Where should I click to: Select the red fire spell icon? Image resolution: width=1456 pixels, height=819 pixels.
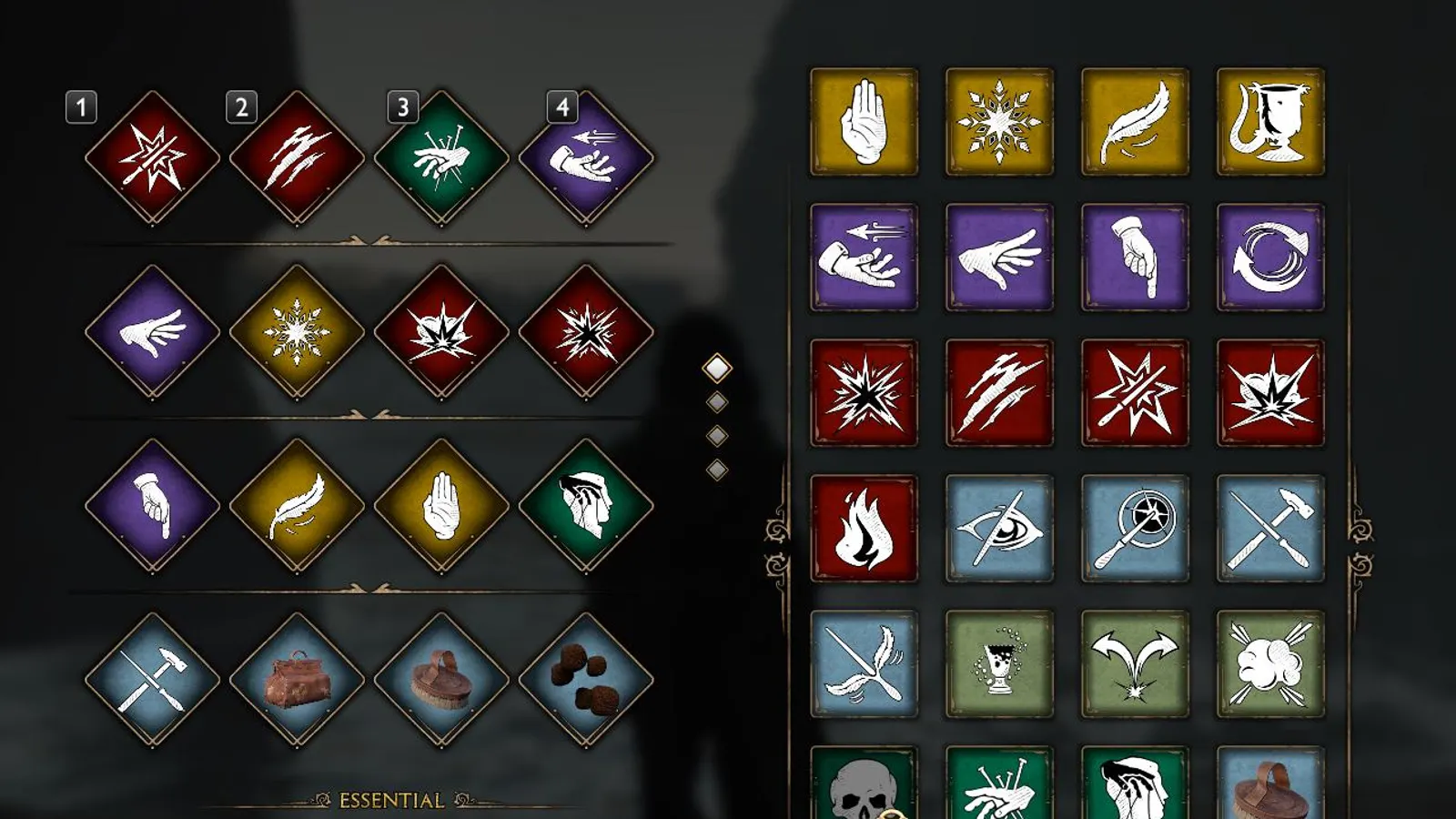pos(863,528)
